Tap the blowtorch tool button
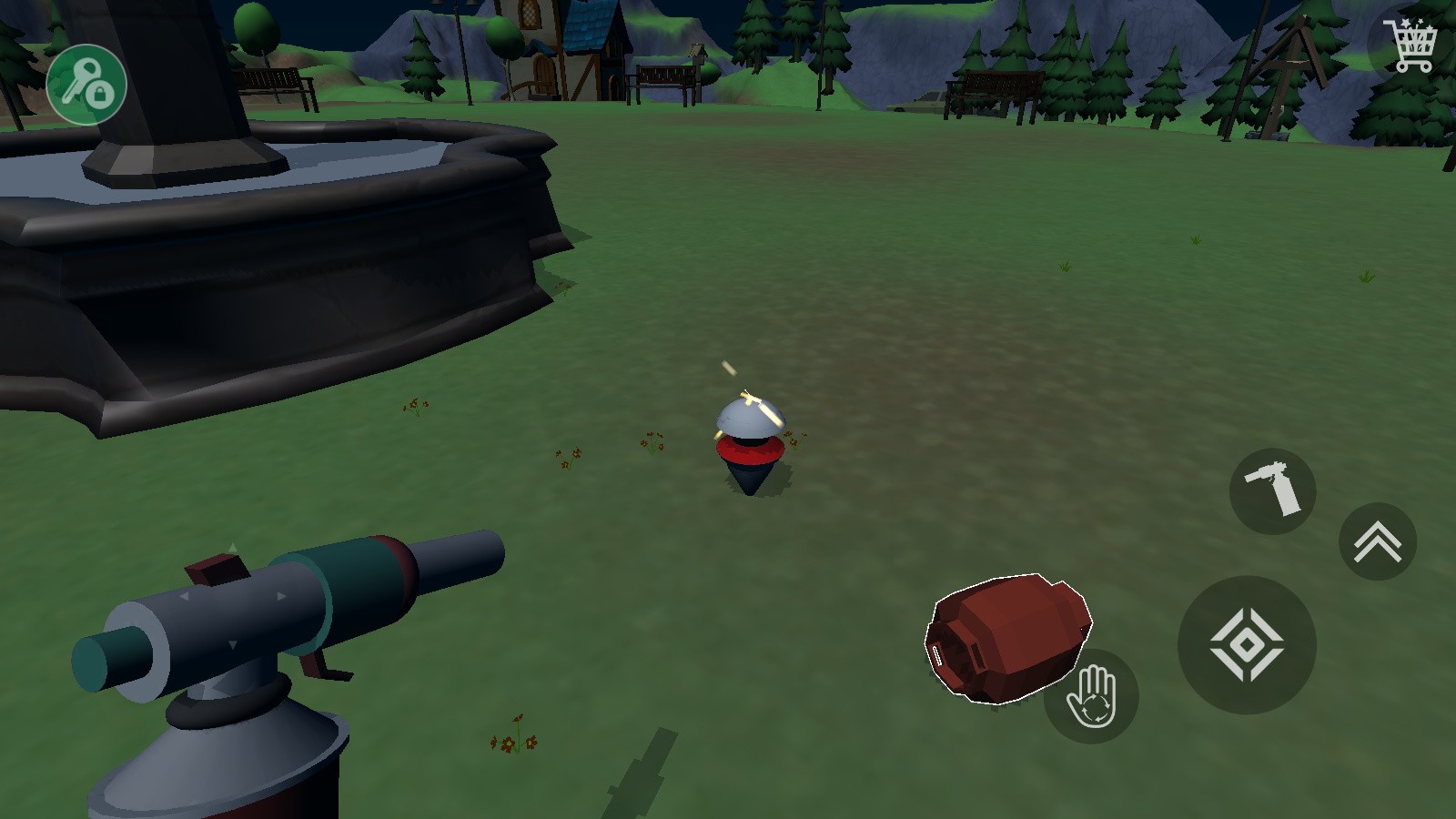This screenshot has width=1456, height=819. 1272,491
